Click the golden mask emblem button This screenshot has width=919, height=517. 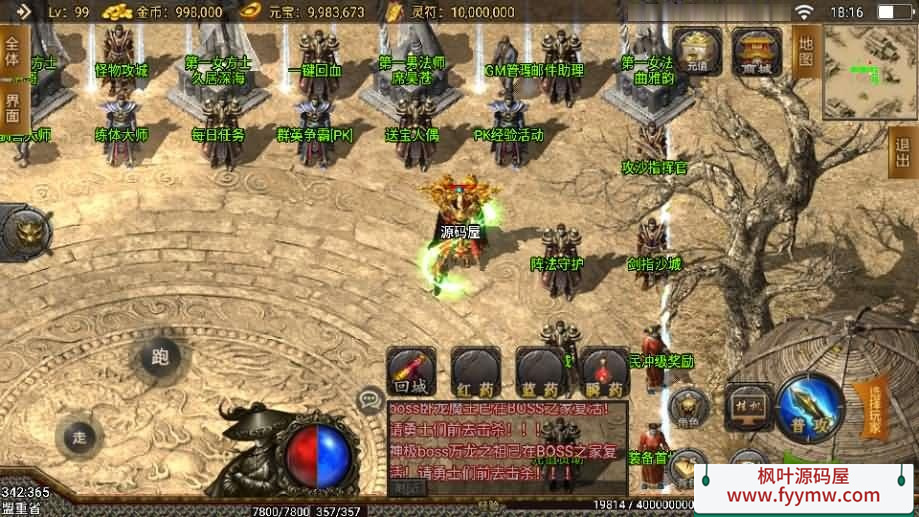pos(27,232)
